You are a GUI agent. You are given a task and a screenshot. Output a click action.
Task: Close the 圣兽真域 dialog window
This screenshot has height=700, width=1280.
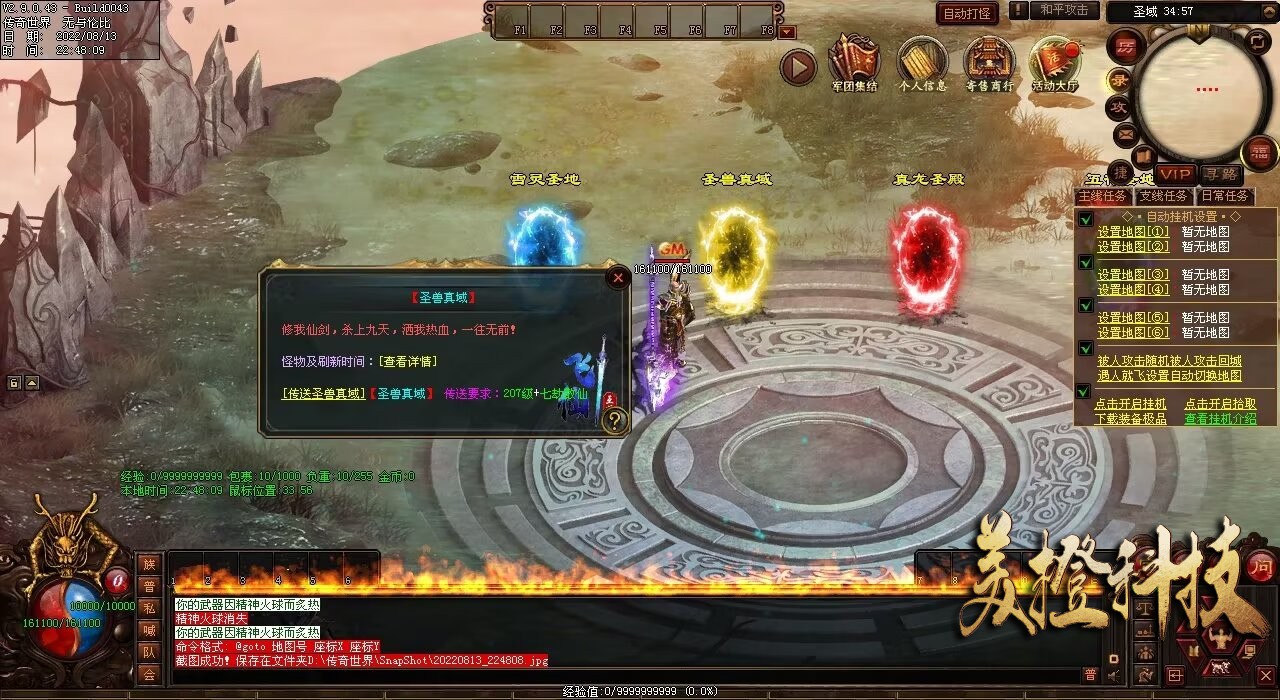click(618, 278)
